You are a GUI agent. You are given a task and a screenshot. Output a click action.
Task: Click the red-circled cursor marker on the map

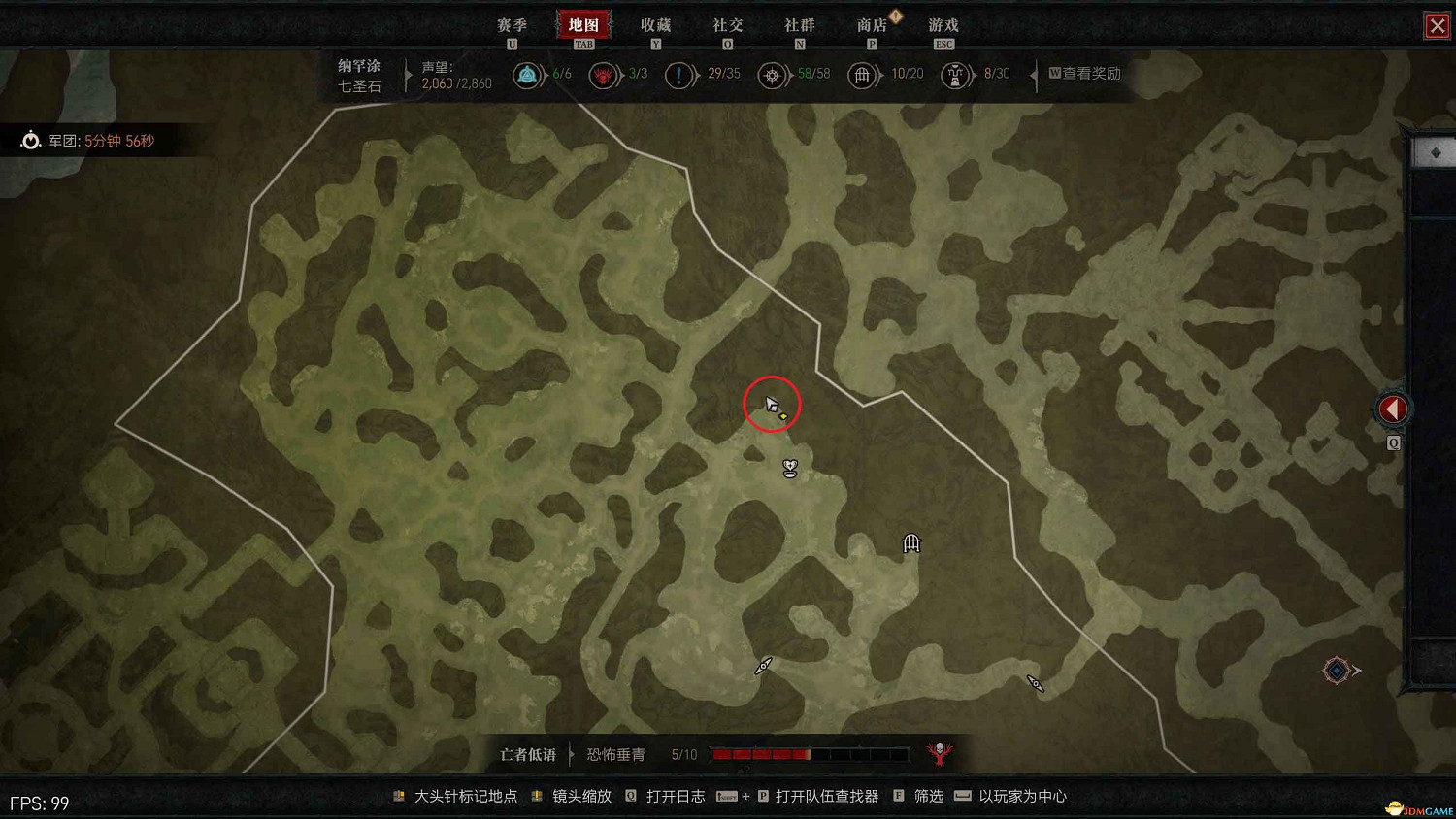click(772, 404)
